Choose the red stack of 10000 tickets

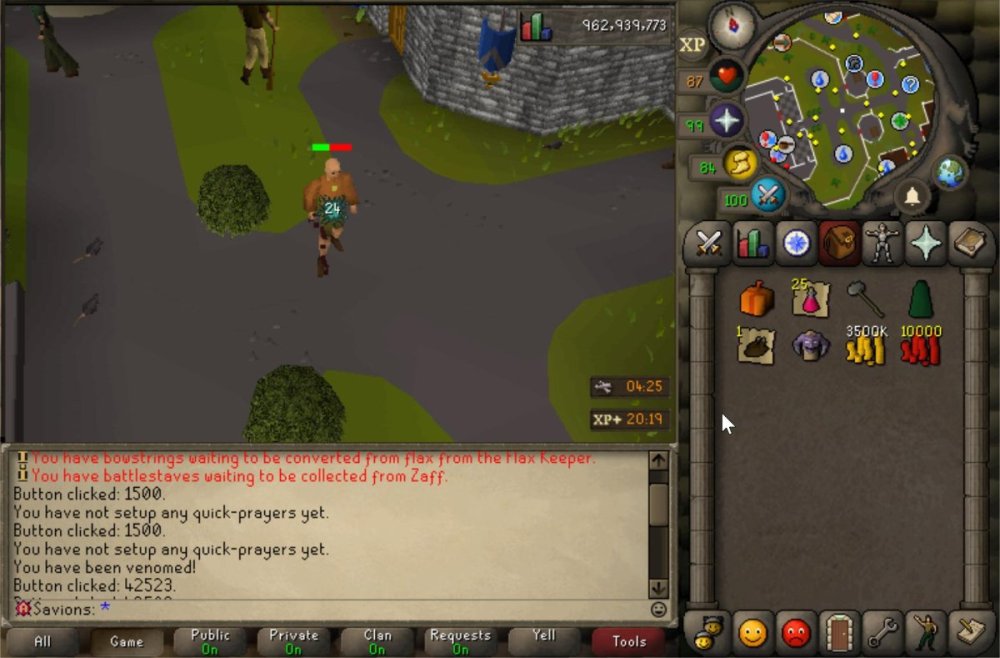[920, 346]
